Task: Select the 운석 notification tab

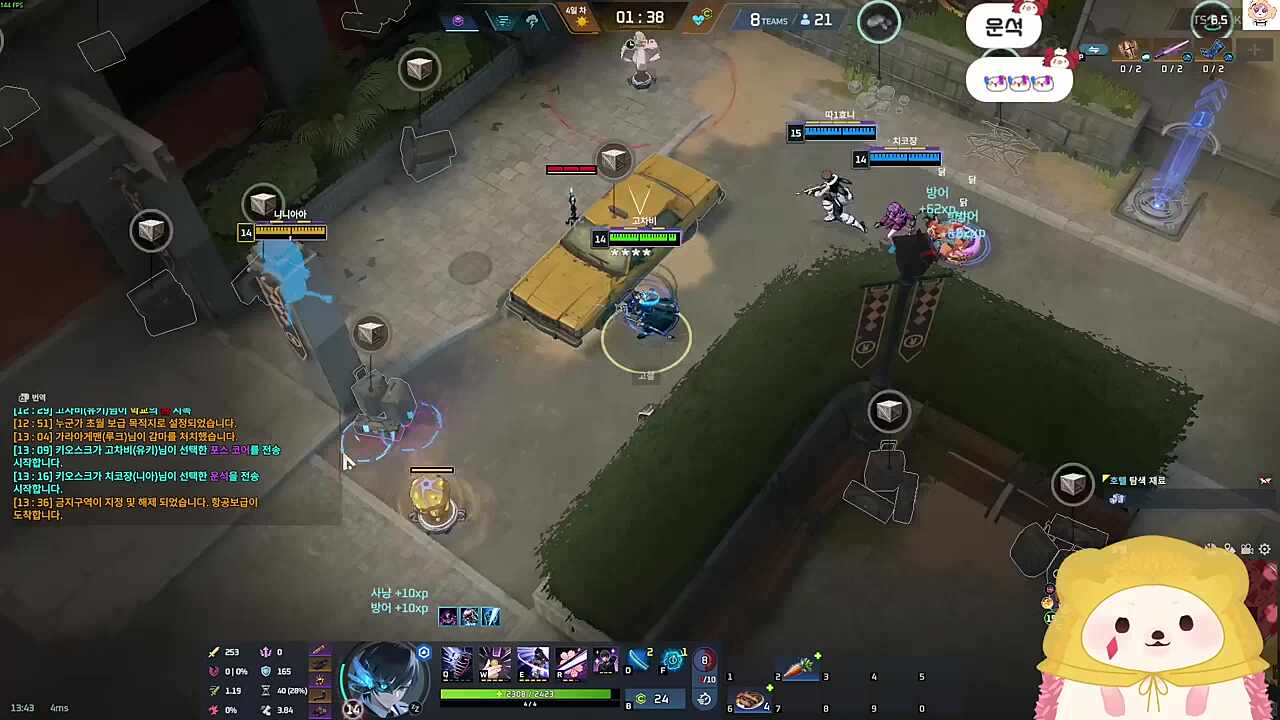Action: pyautogui.click(x=1005, y=27)
